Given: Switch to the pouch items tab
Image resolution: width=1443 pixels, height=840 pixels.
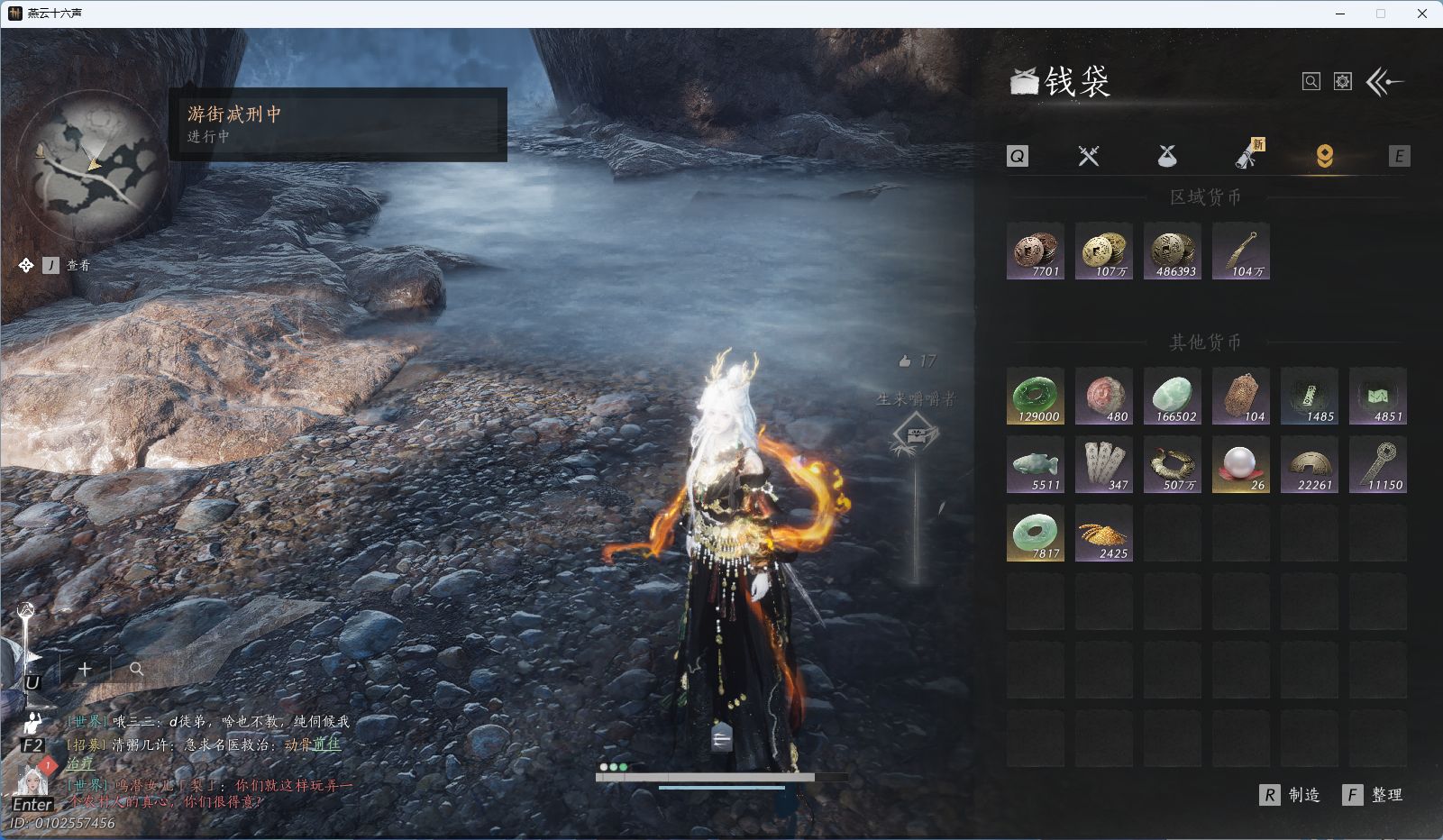Looking at the screenshot, I should pos(1167,156).
